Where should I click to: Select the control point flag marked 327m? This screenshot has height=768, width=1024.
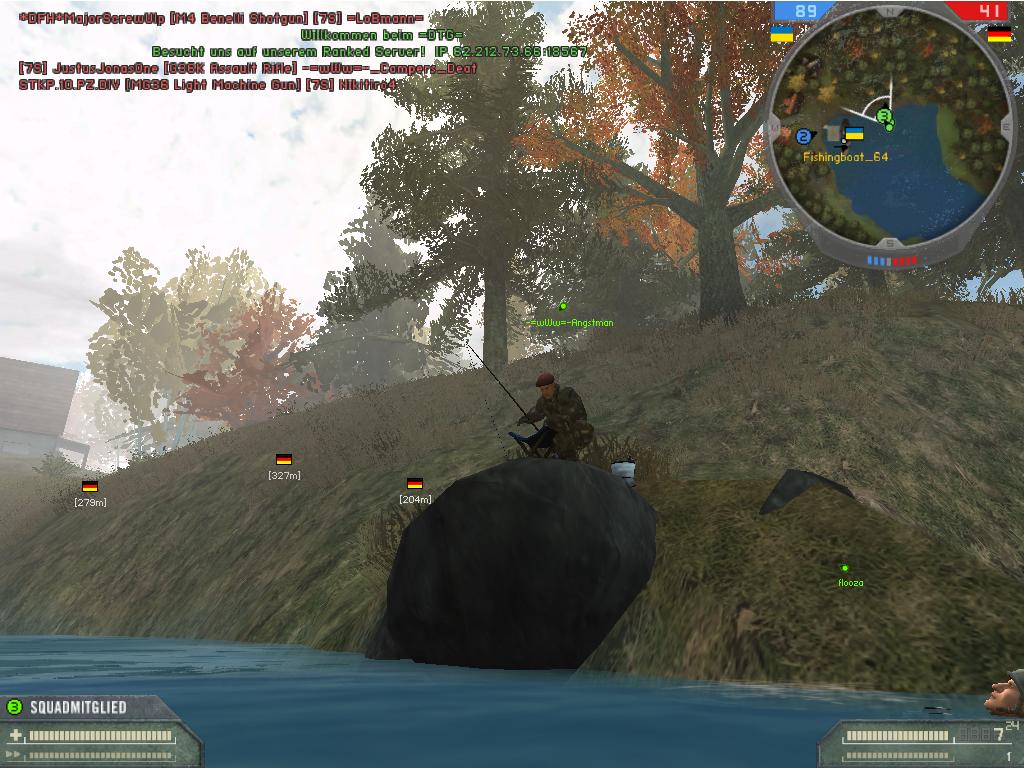(x=284, y=460)
